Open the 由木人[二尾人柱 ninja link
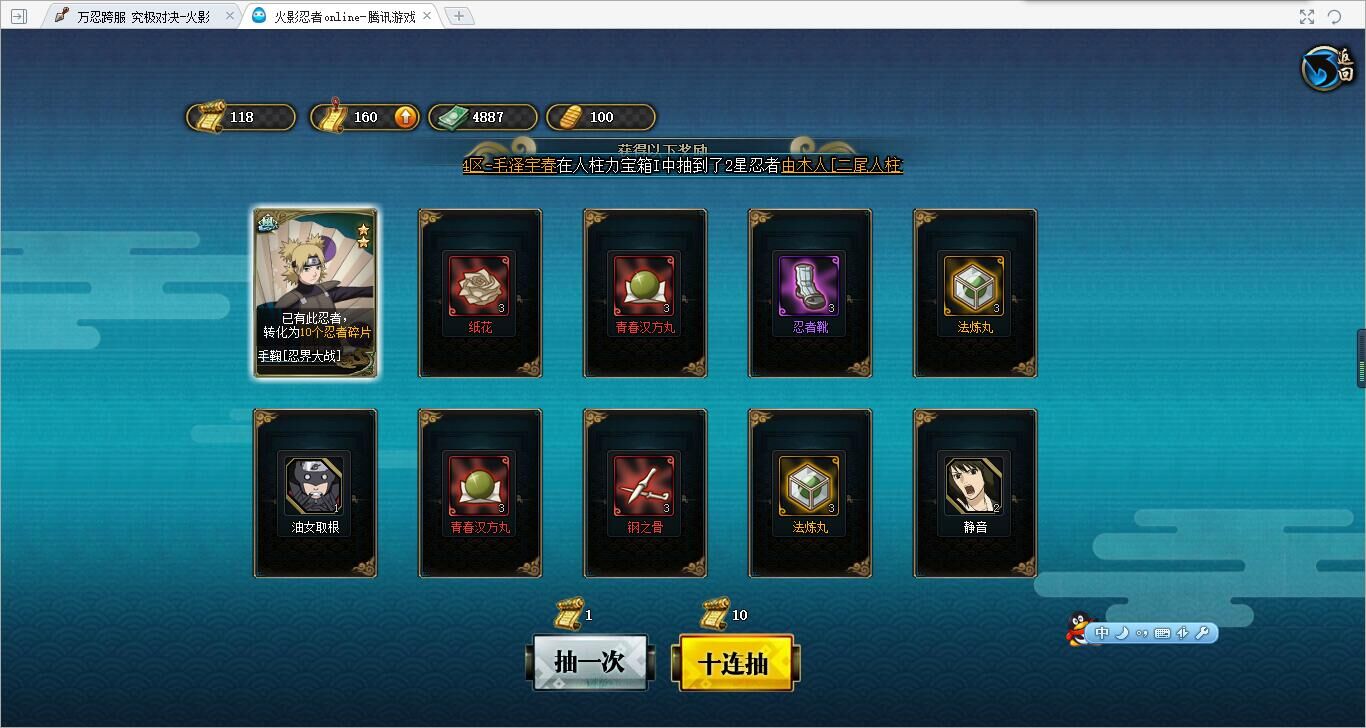The image size is (1366, 728). [x=841, y=166]
